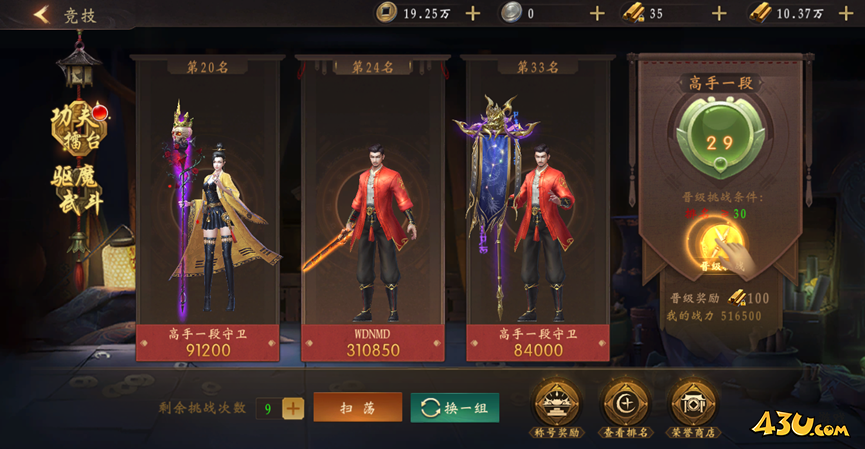Click the 扫荡 sweep button
Viewport: 865px width, 449px height.
tap(357, 407)
